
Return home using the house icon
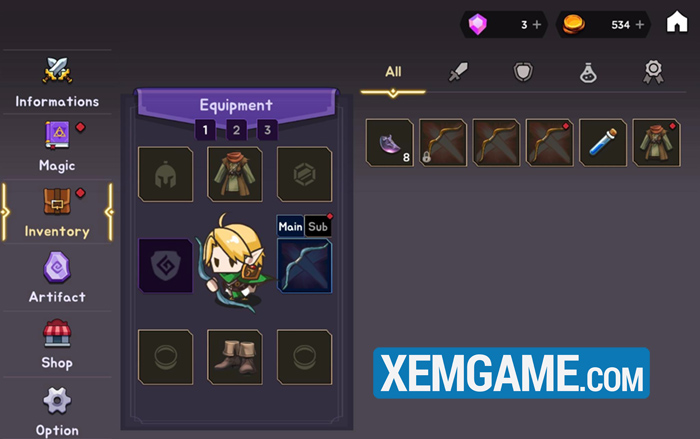coord(677,23)
